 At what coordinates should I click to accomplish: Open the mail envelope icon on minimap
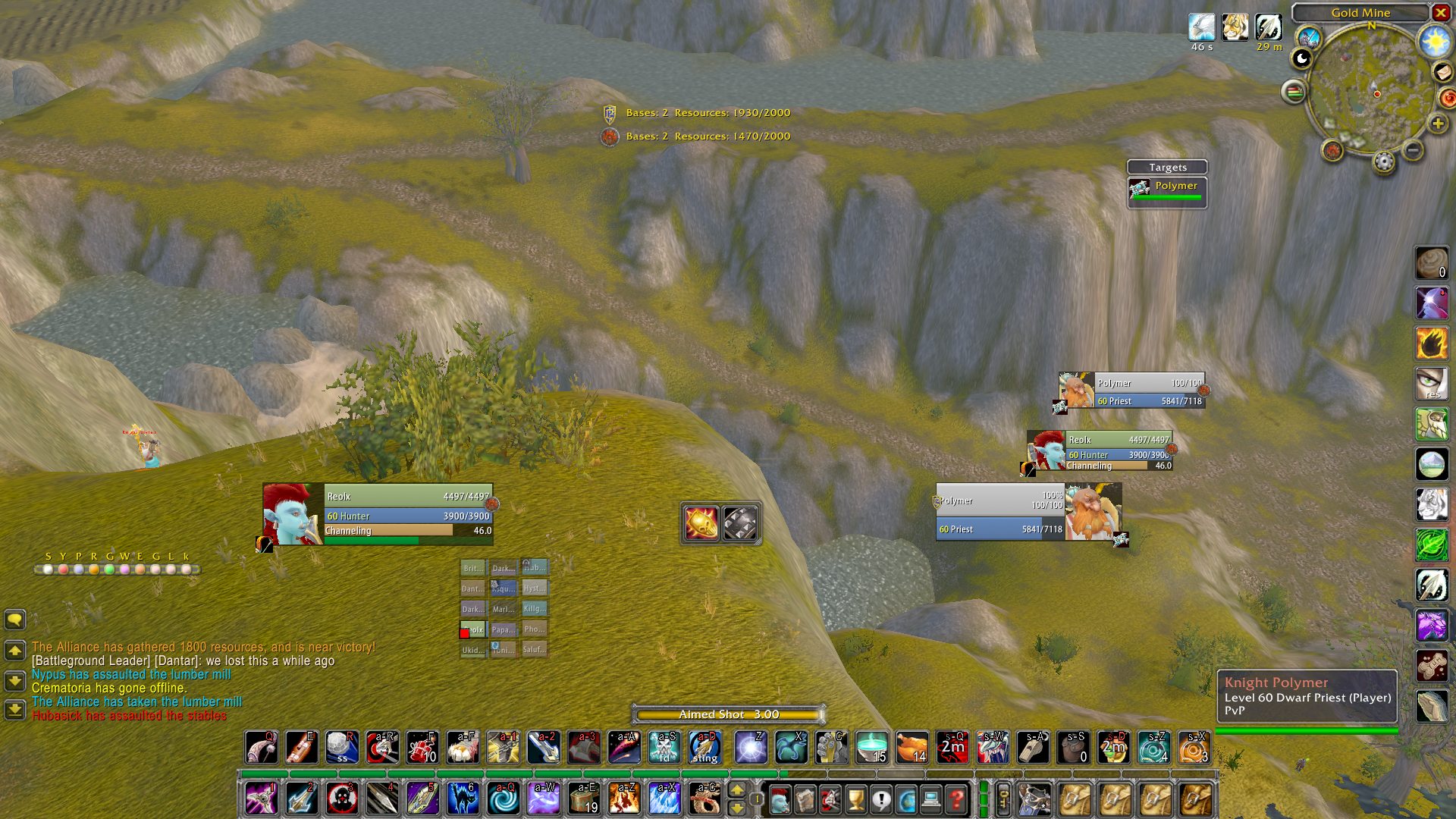[x=1442, y=72]
